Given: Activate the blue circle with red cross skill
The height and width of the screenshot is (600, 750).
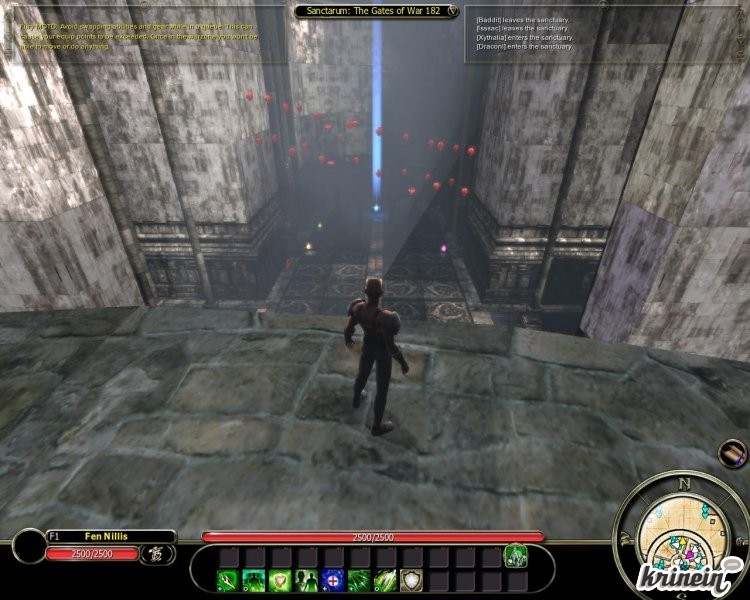Looking at the screenshot, I should click(x=333, y=580).
